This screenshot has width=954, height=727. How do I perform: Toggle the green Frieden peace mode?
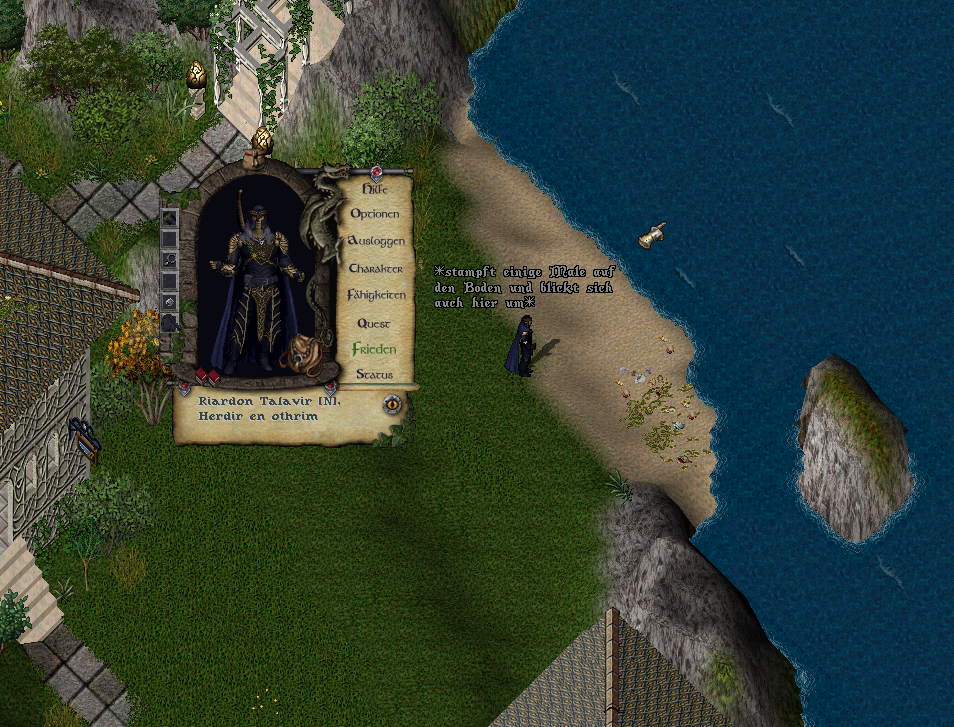click(x=374, y=349)
